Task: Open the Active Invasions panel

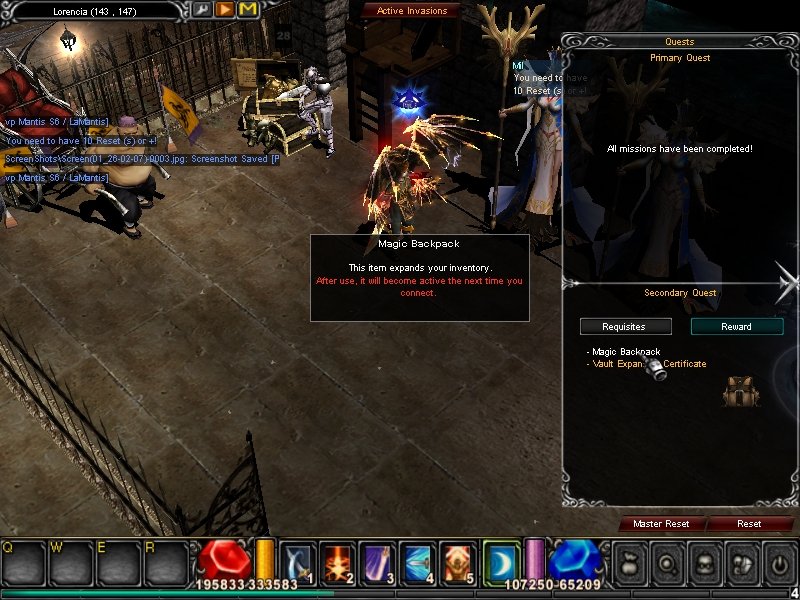Action: coord(412,11)
